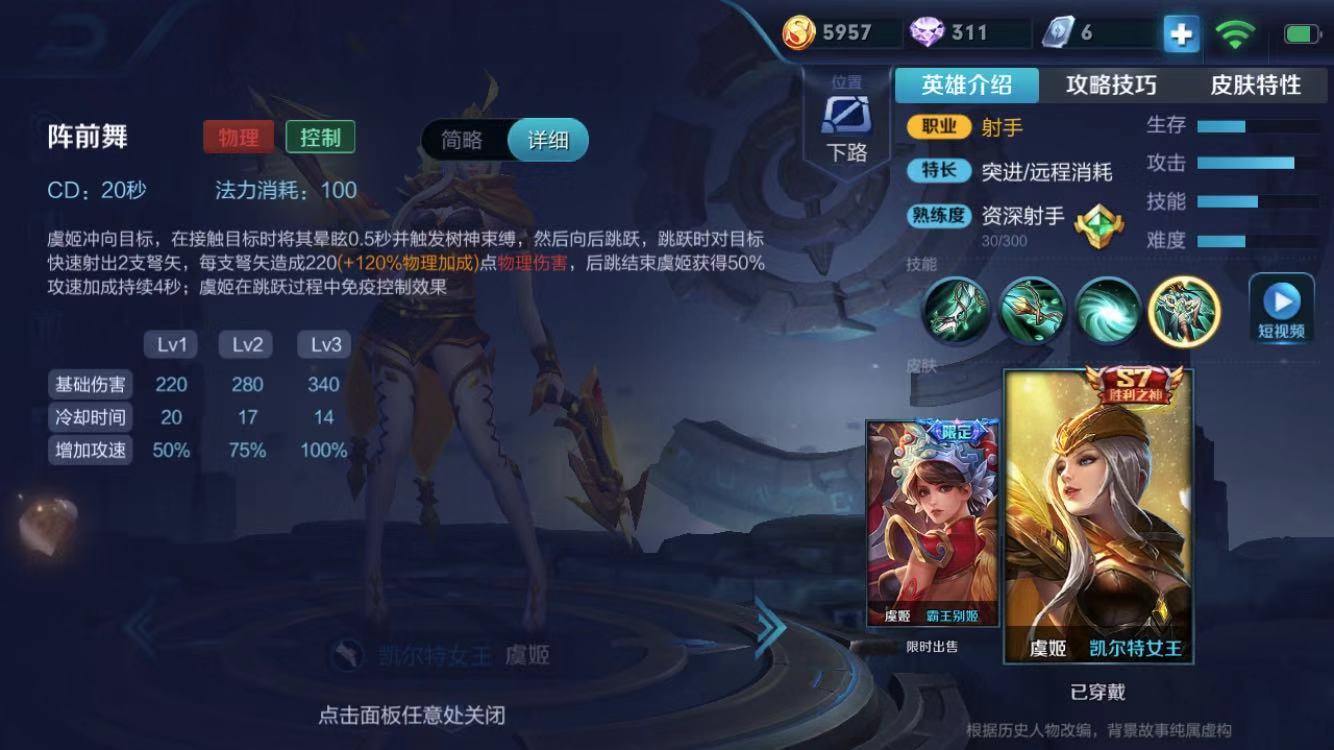Select the Lv3 stats column
Viewport: 1334px width, 750px height.
click(322, 344)
